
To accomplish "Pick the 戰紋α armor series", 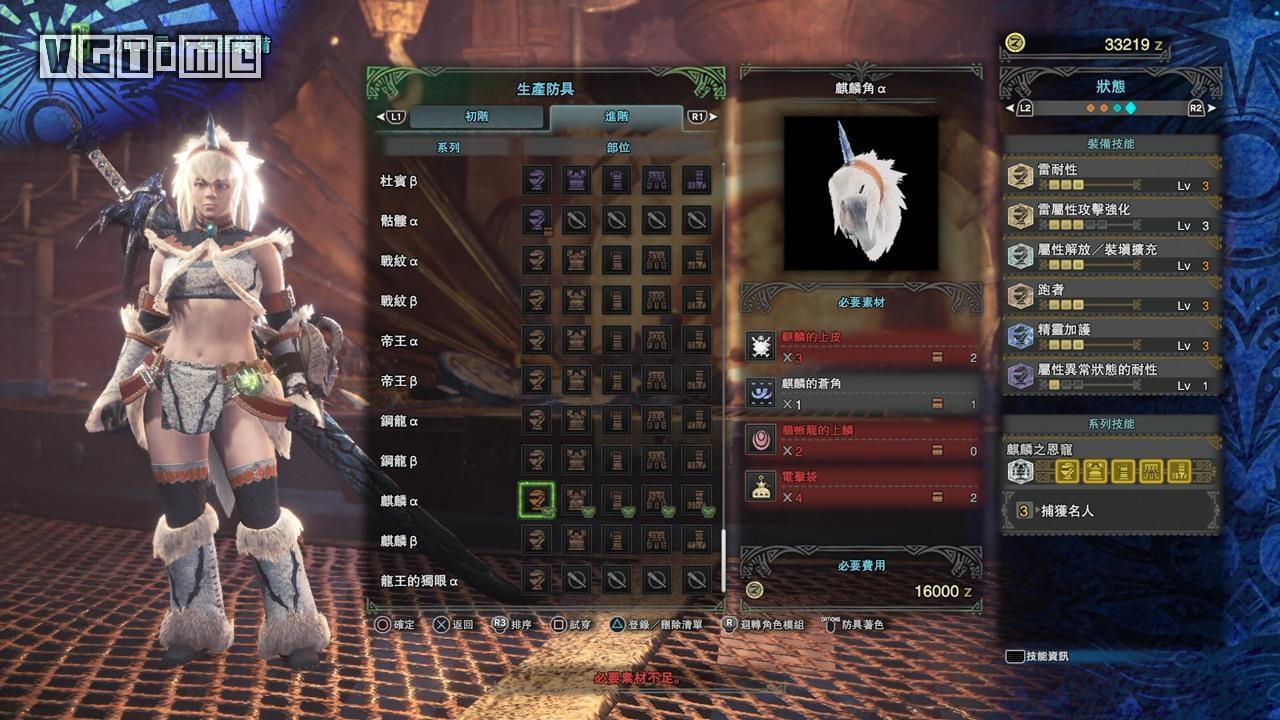I will [397, 261].
